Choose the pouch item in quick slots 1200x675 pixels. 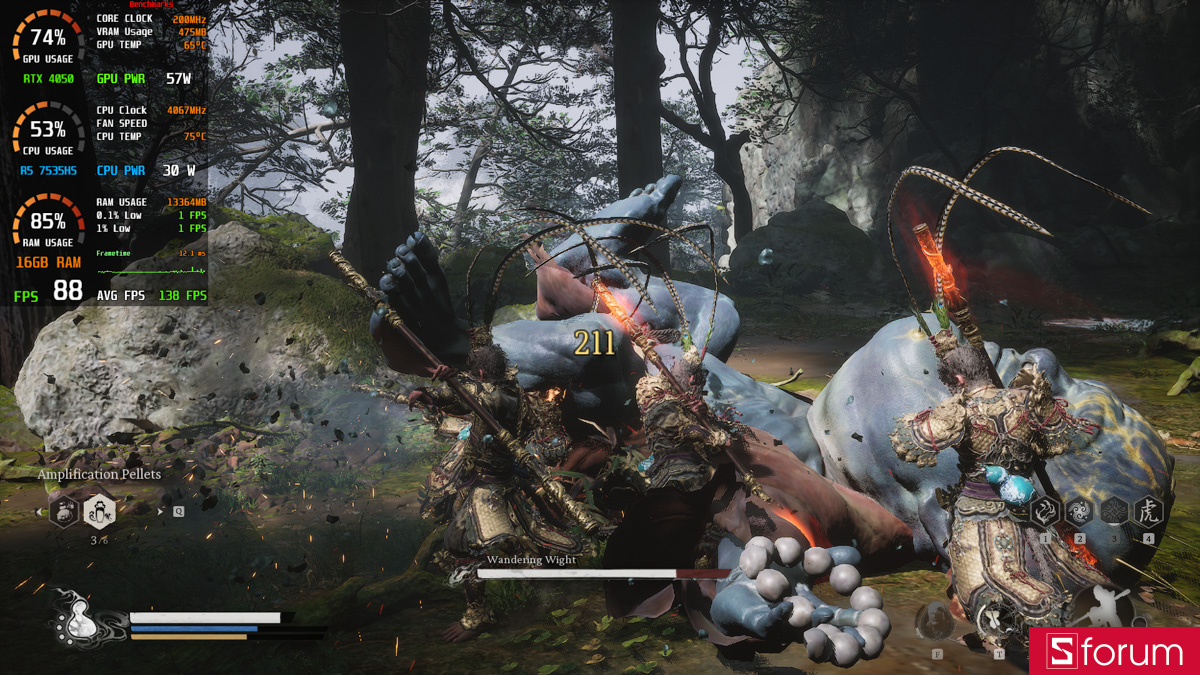(65, 512)
